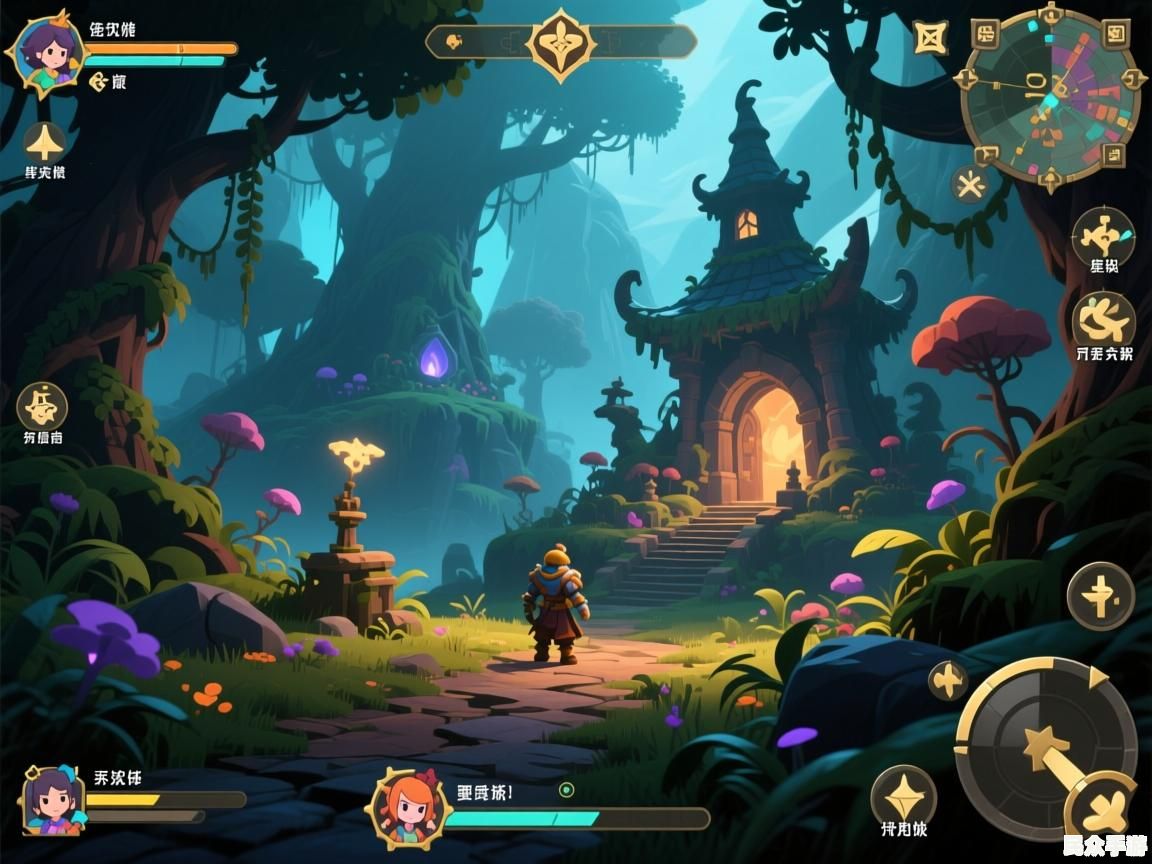Open the purple-haired crowned player portrait
This screenshot has width=1152, height=864.
(45, 52)
